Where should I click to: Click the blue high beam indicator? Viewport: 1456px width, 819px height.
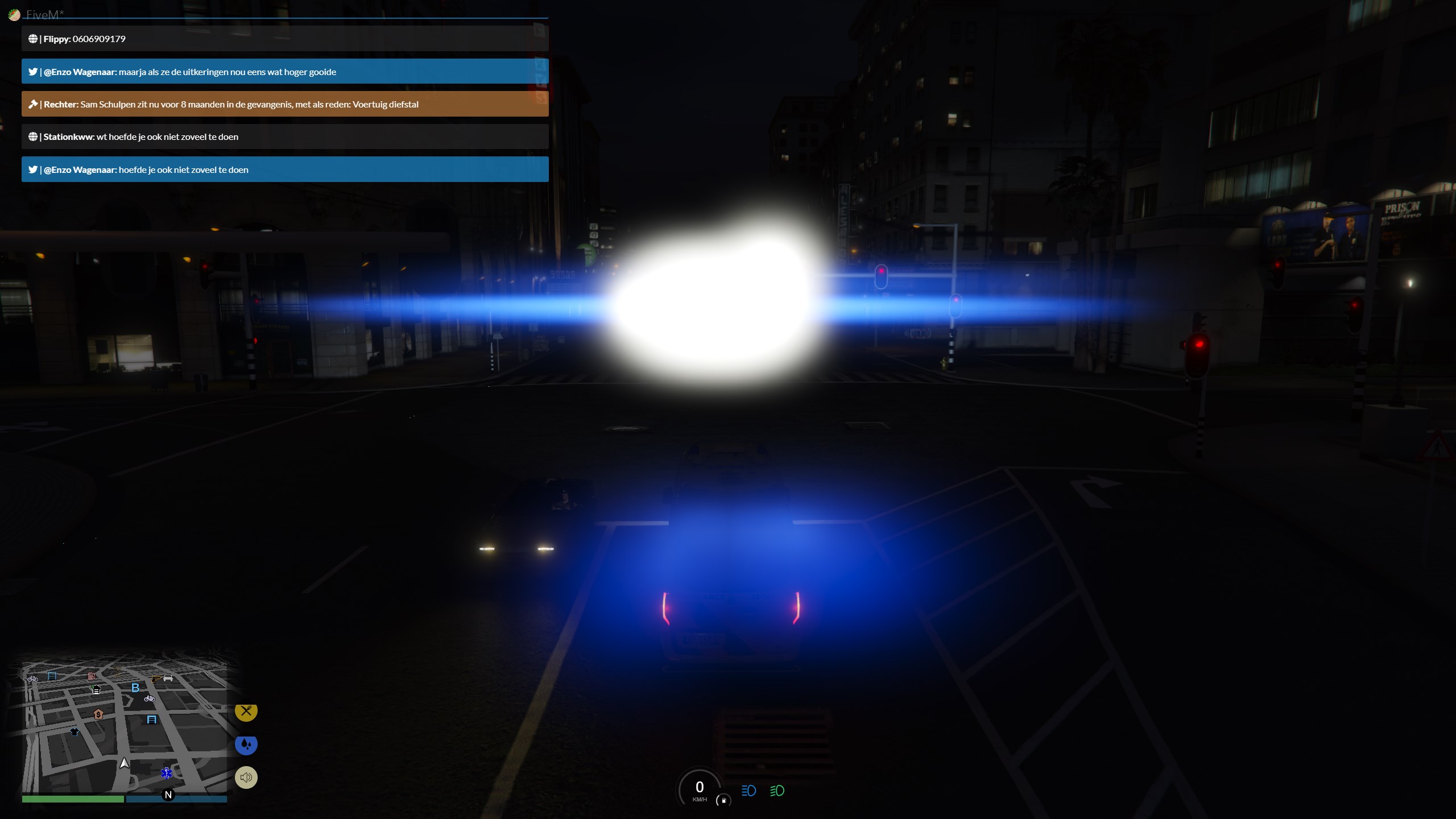pyautogui.click(x=748, y=791)
